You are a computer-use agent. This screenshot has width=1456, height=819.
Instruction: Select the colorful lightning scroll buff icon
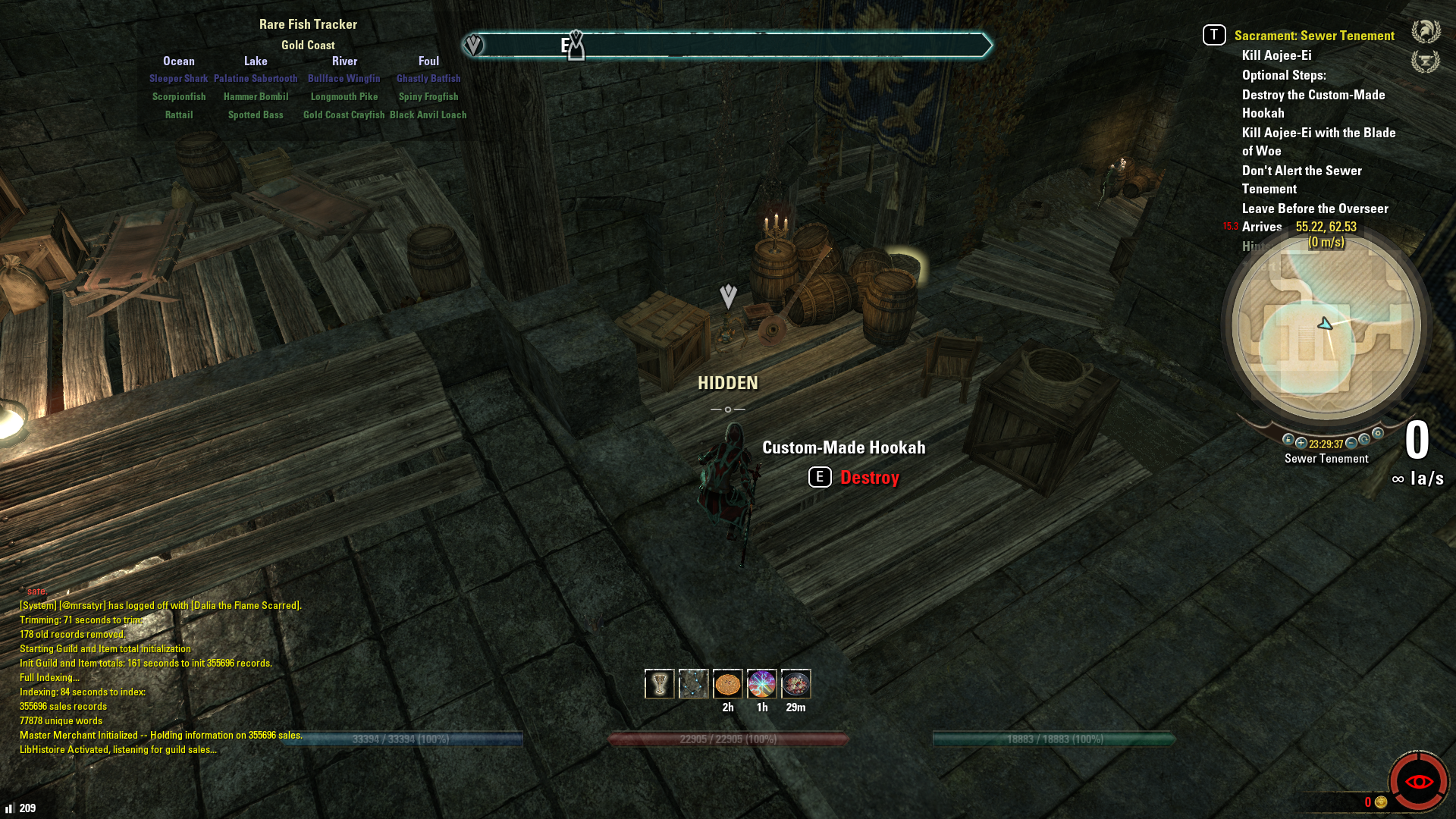click(x=761, y=684)
